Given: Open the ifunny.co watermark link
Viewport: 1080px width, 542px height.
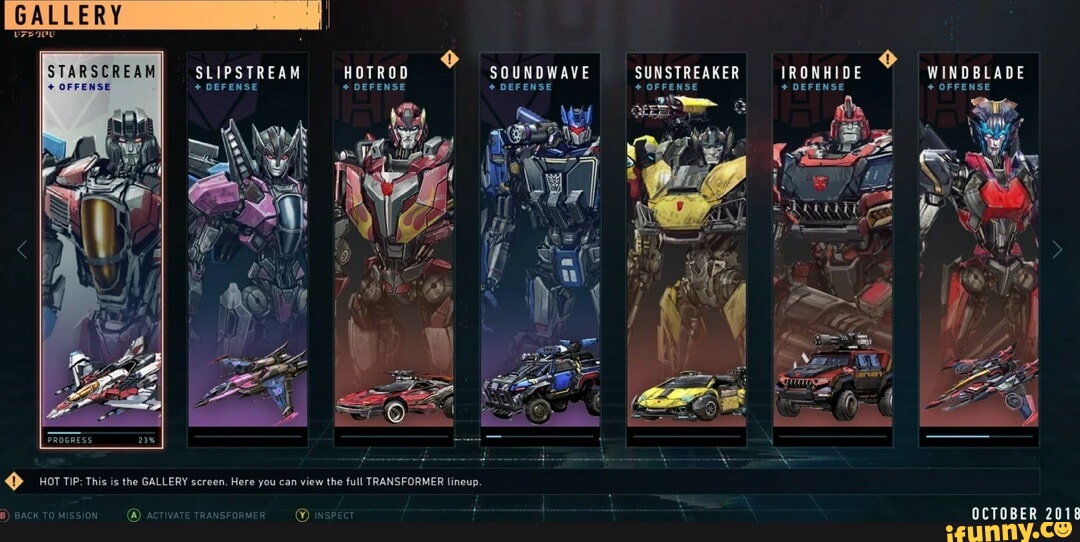Looking at the screenshot, I should click(x=1011, y=530).
